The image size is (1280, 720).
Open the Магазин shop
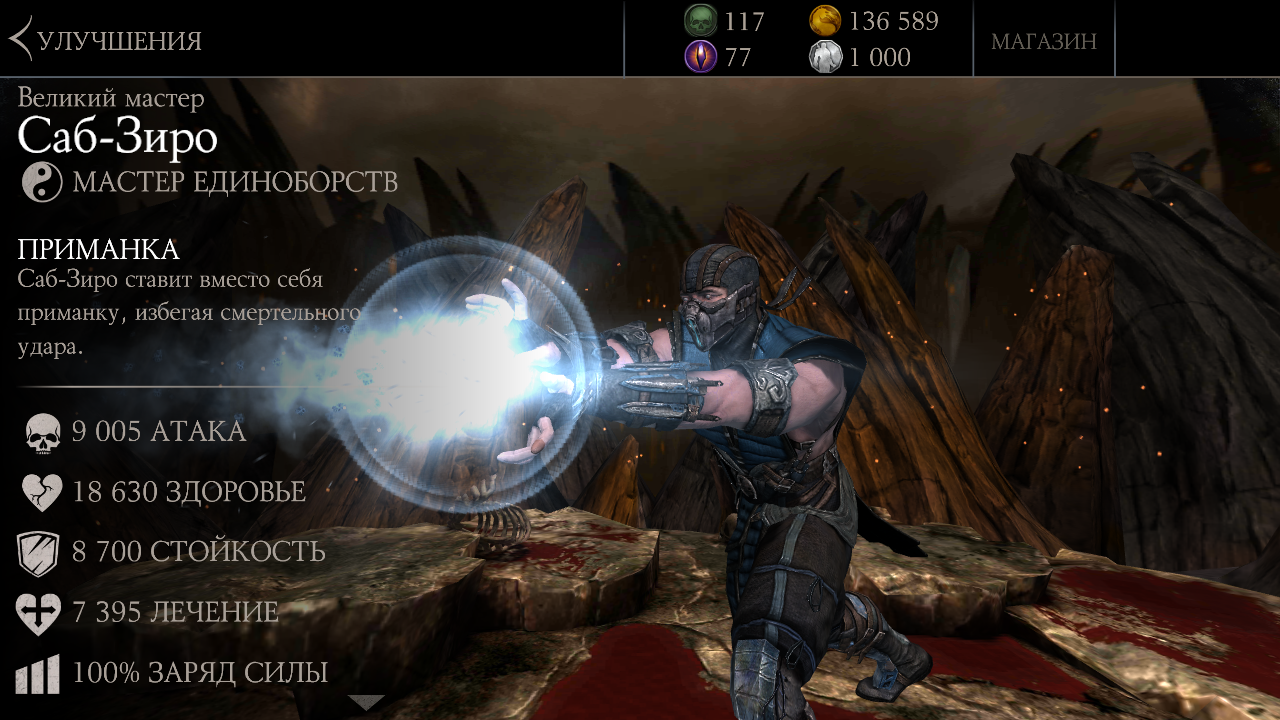(x=1043, y=41)
